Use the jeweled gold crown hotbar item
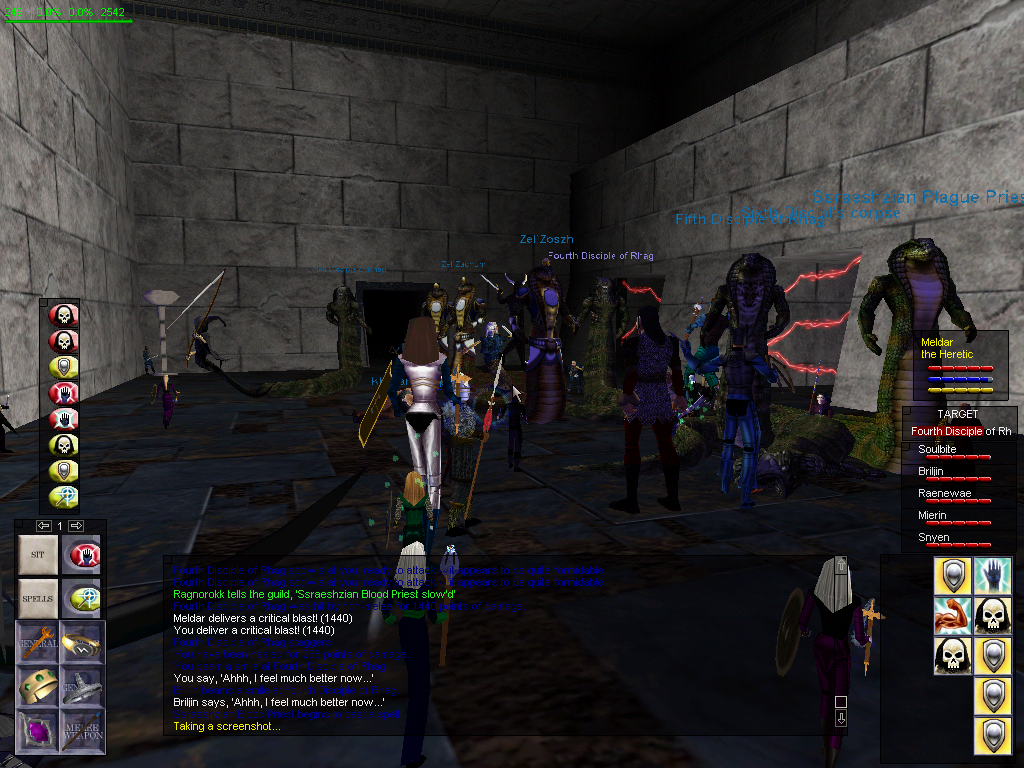 [37, 685]
